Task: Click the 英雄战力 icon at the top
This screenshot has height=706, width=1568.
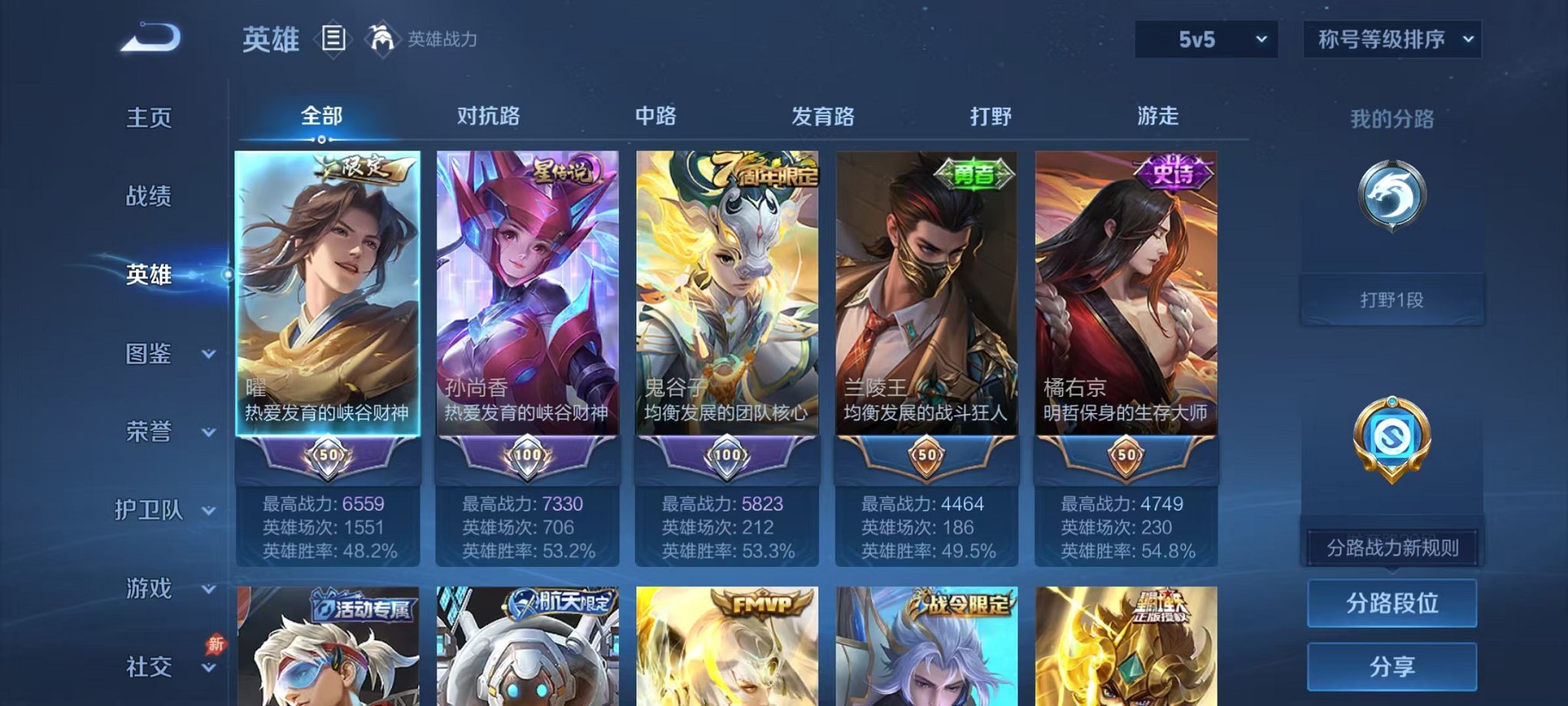Action: point(383,38)
